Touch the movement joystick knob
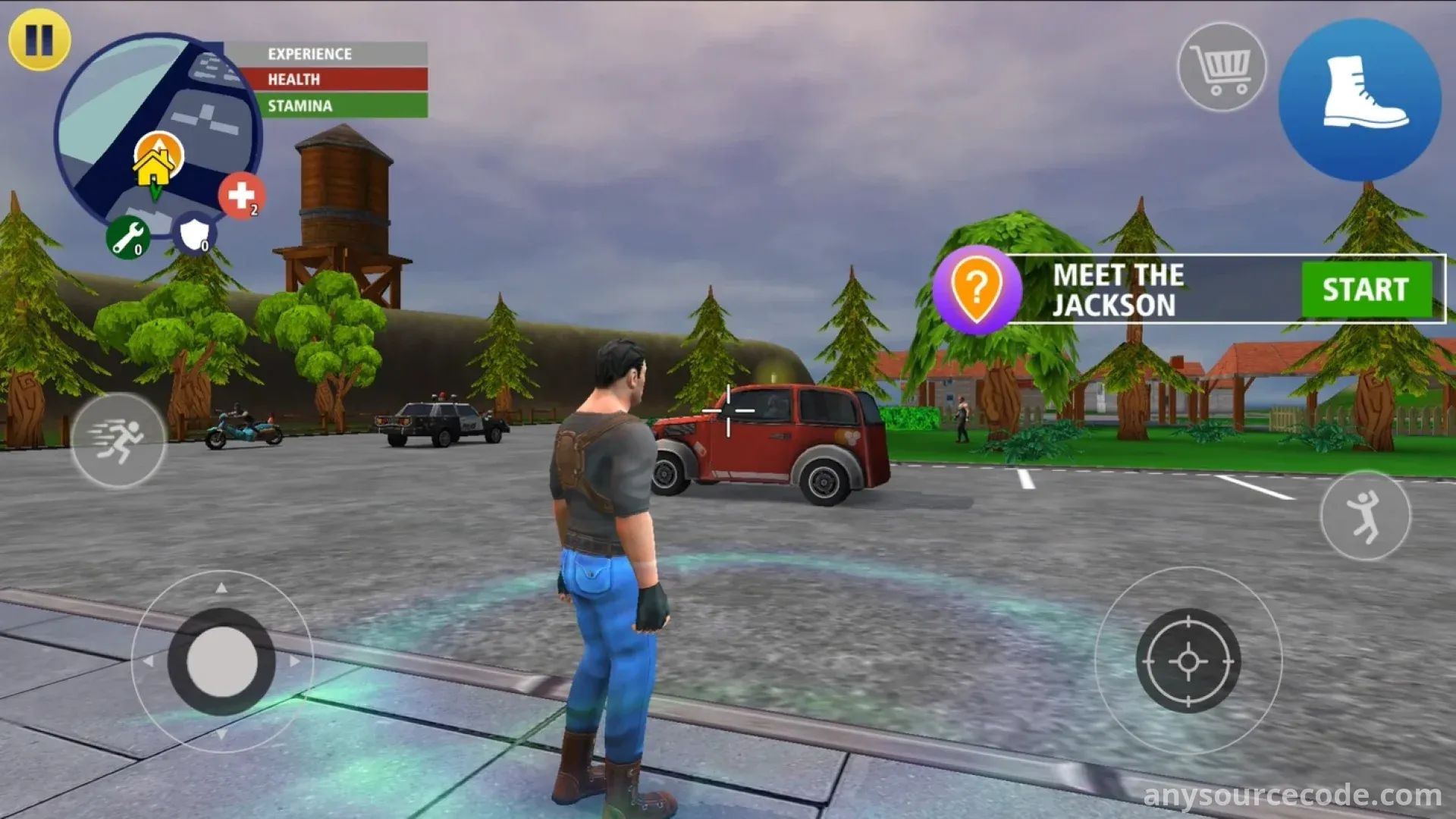This screenshot has height=819, width=1456. 221,661
